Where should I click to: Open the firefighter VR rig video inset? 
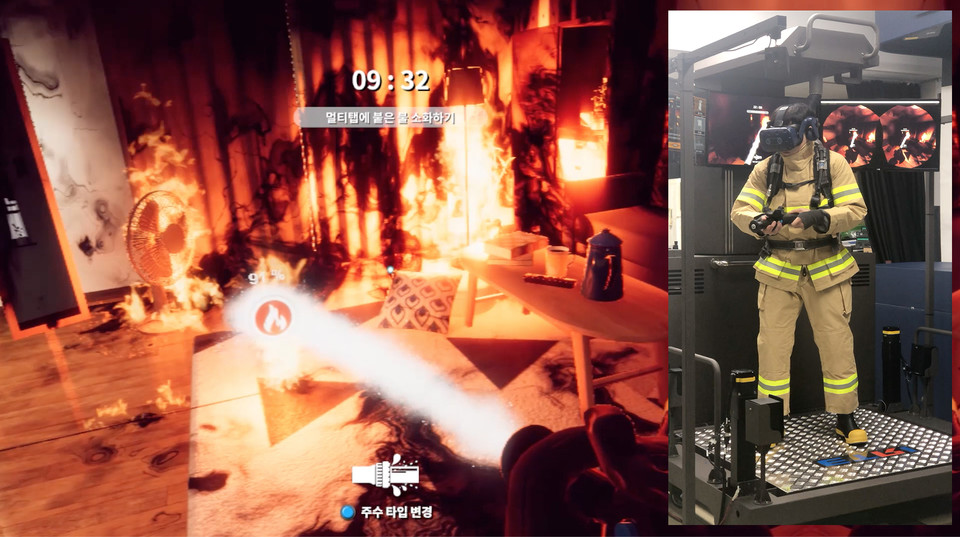pyautogui.click(x=809, y=267)
